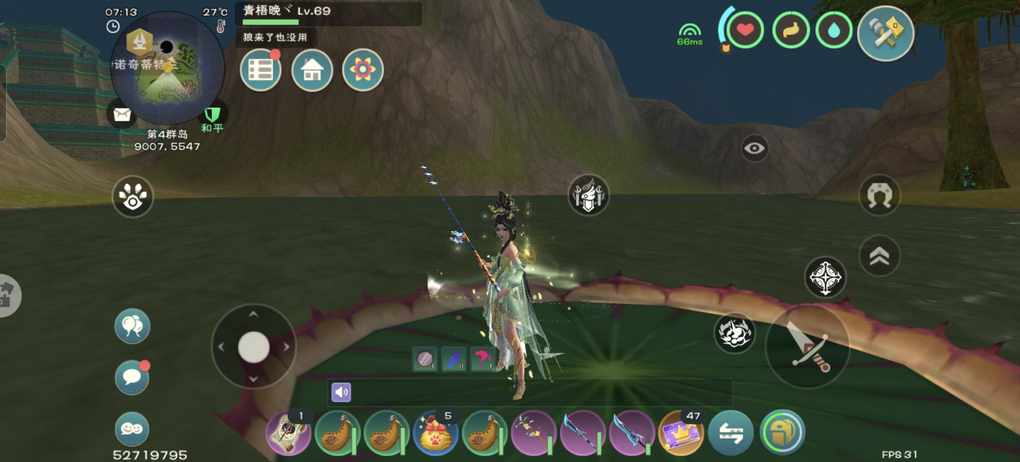Select the purple crown chest slot

click(x=681, y=434)
